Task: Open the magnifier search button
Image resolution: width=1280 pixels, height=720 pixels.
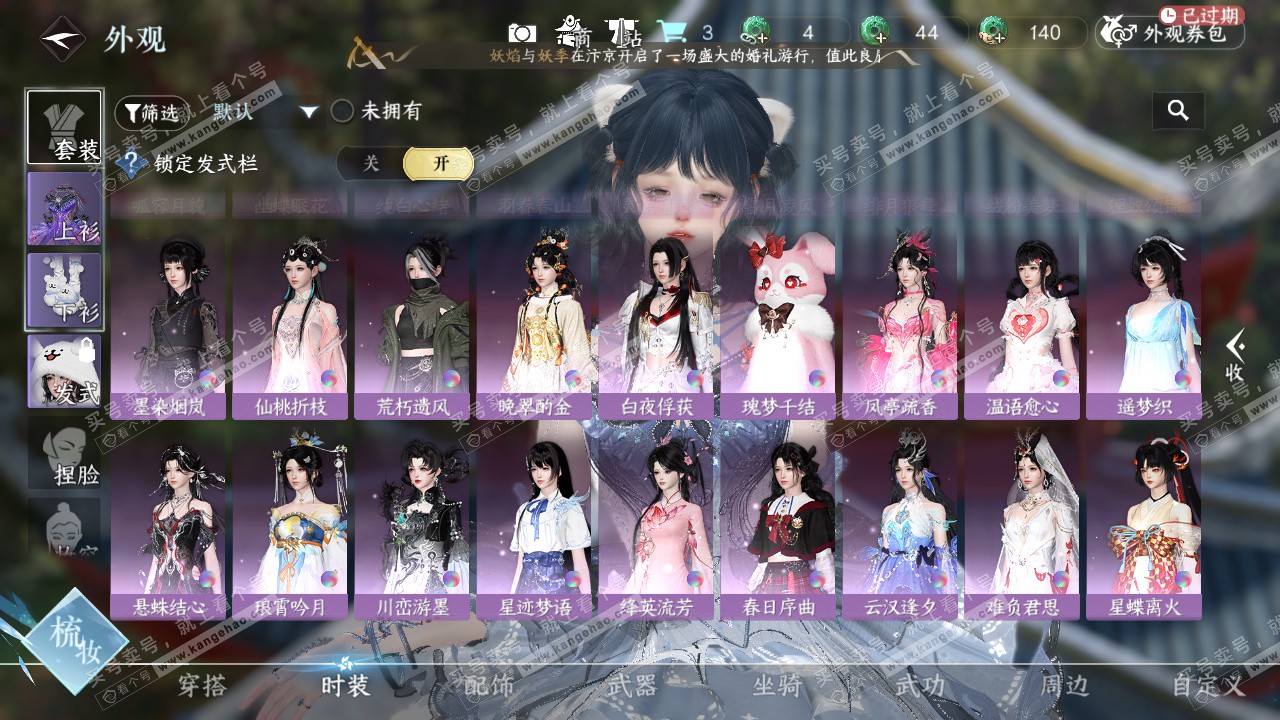Action: [x=1178, y=111]
